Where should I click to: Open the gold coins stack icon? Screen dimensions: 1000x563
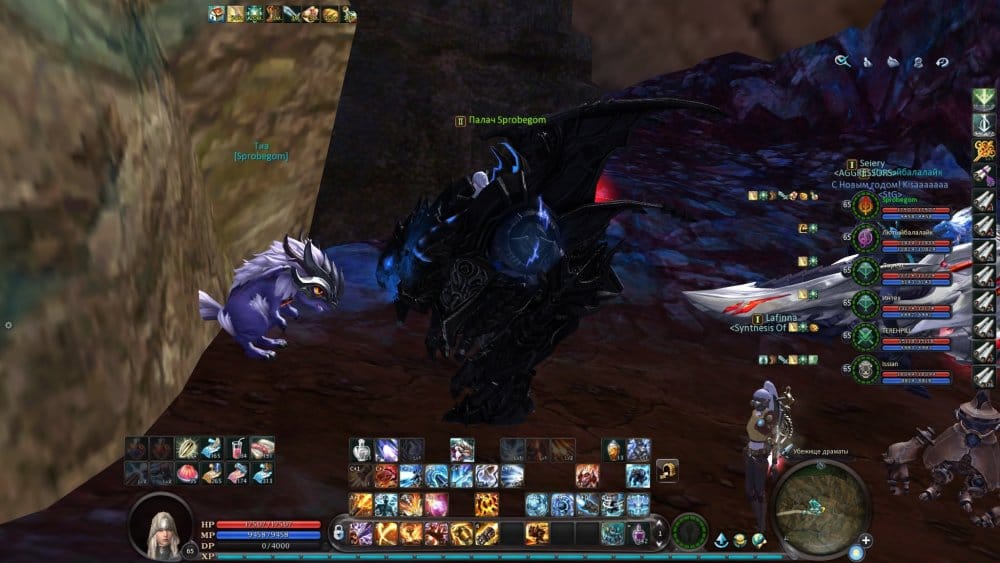pos(740,541)
